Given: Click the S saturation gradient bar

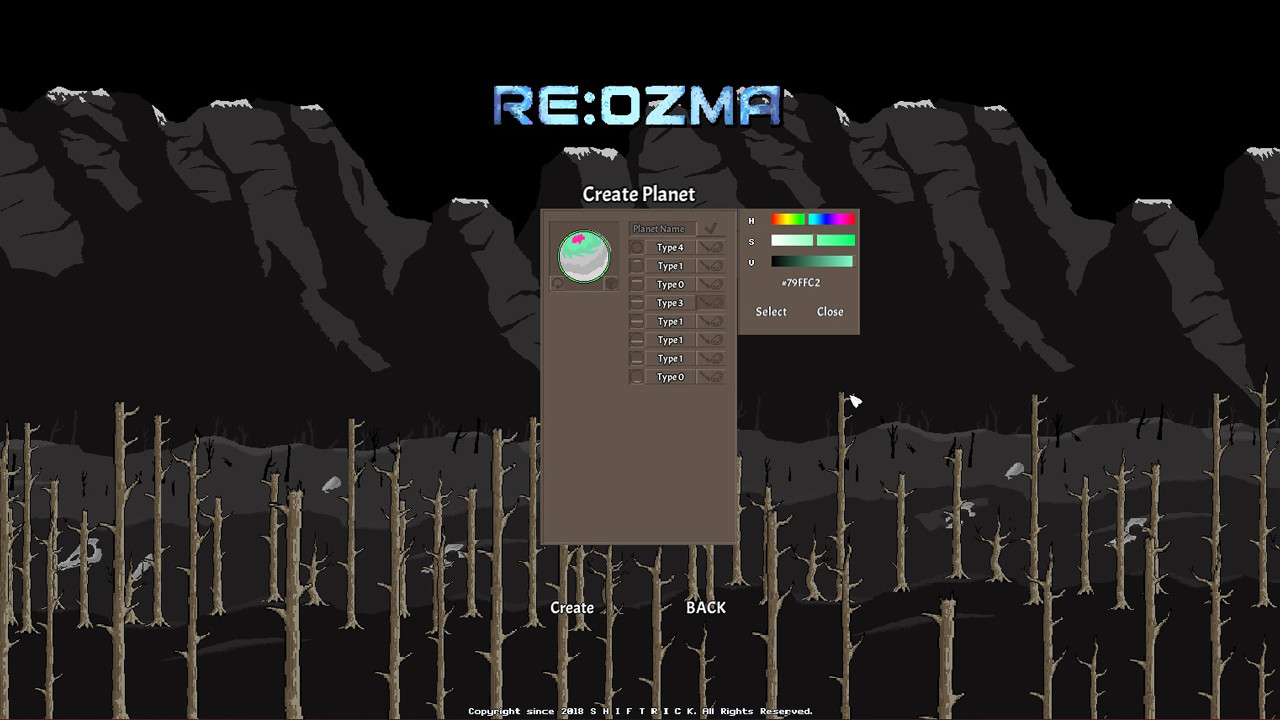Looking at the screenshot, I should 810,240.
